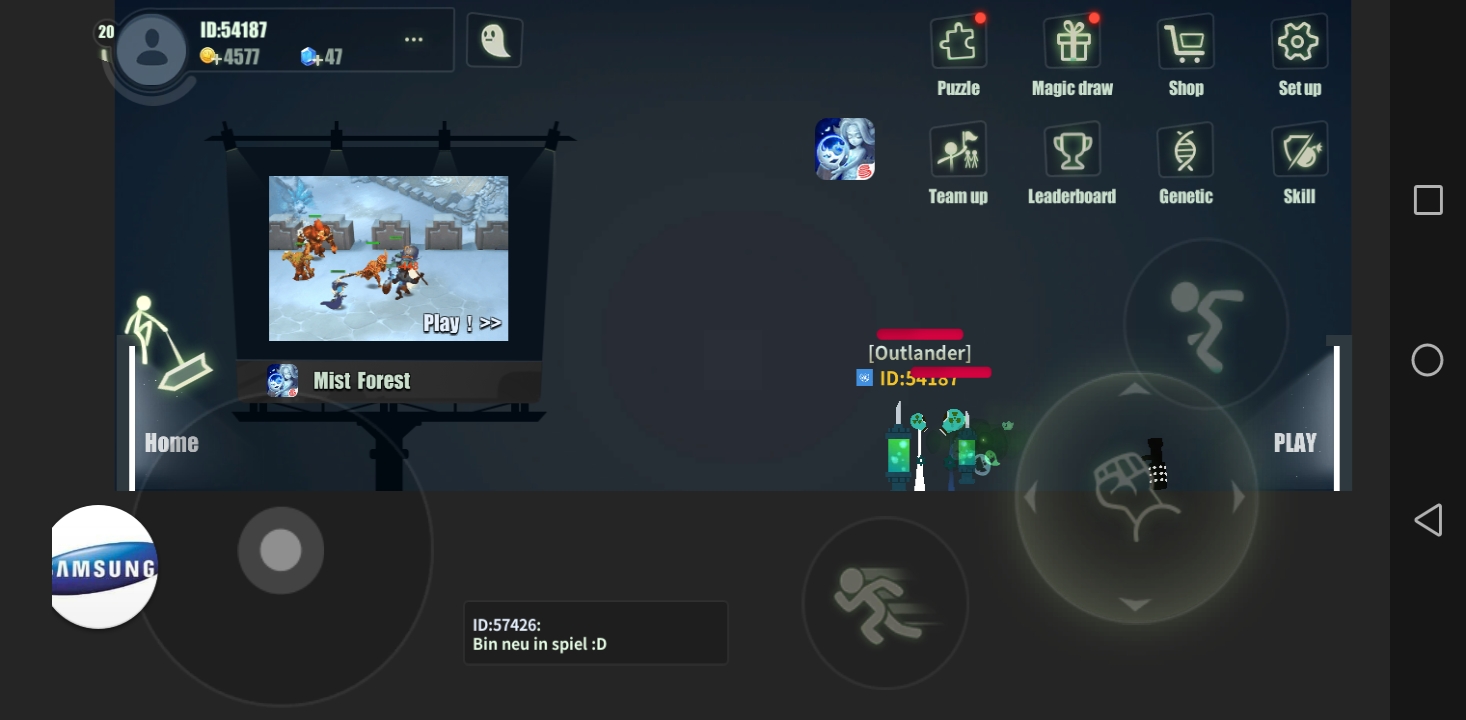Collapse the attack wheel downward arrow
The height and width of the screenshot is (720, 1466).
click(x=1135, y=604)
